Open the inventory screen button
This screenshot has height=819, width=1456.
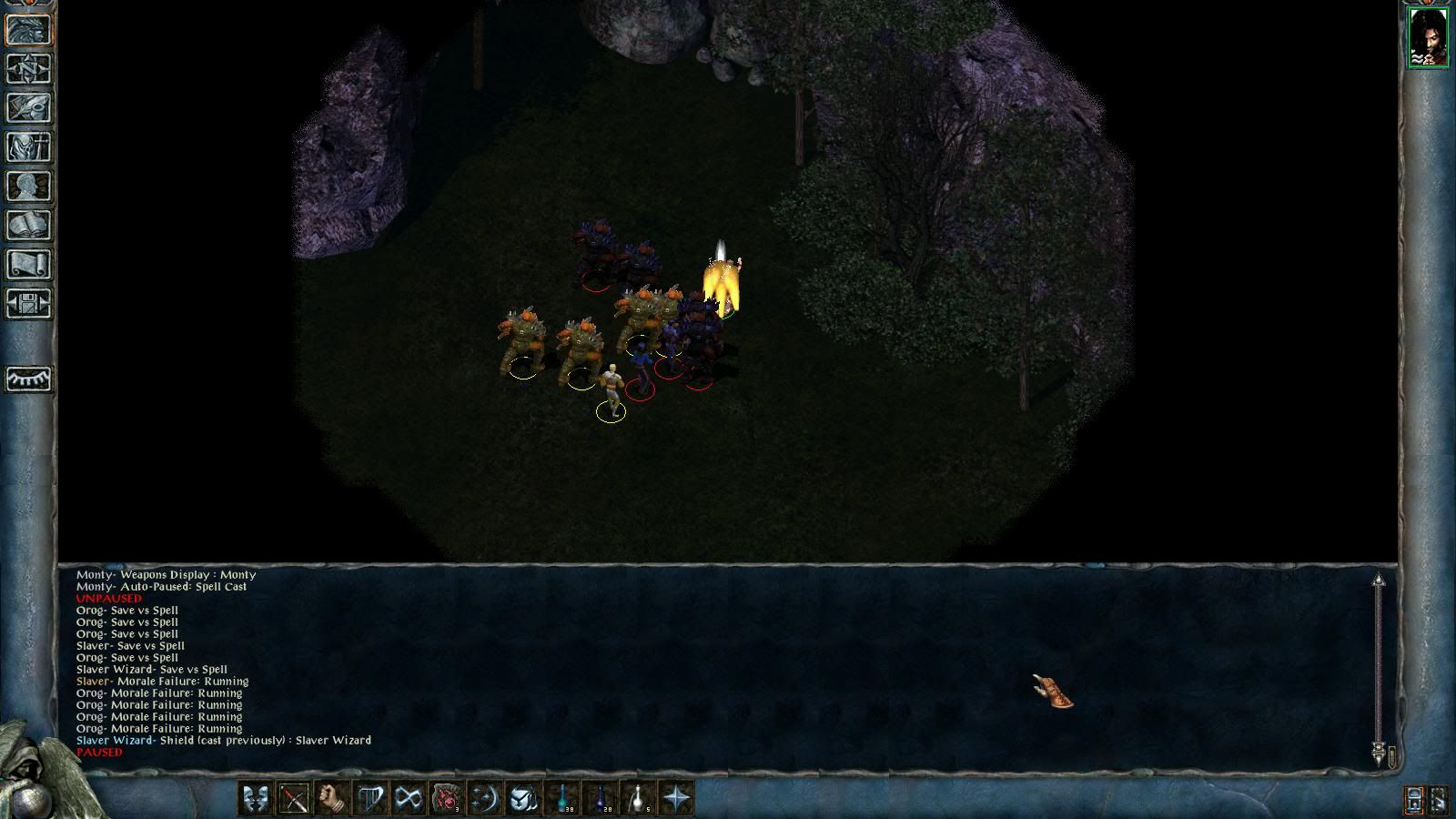tap(29, 147)
